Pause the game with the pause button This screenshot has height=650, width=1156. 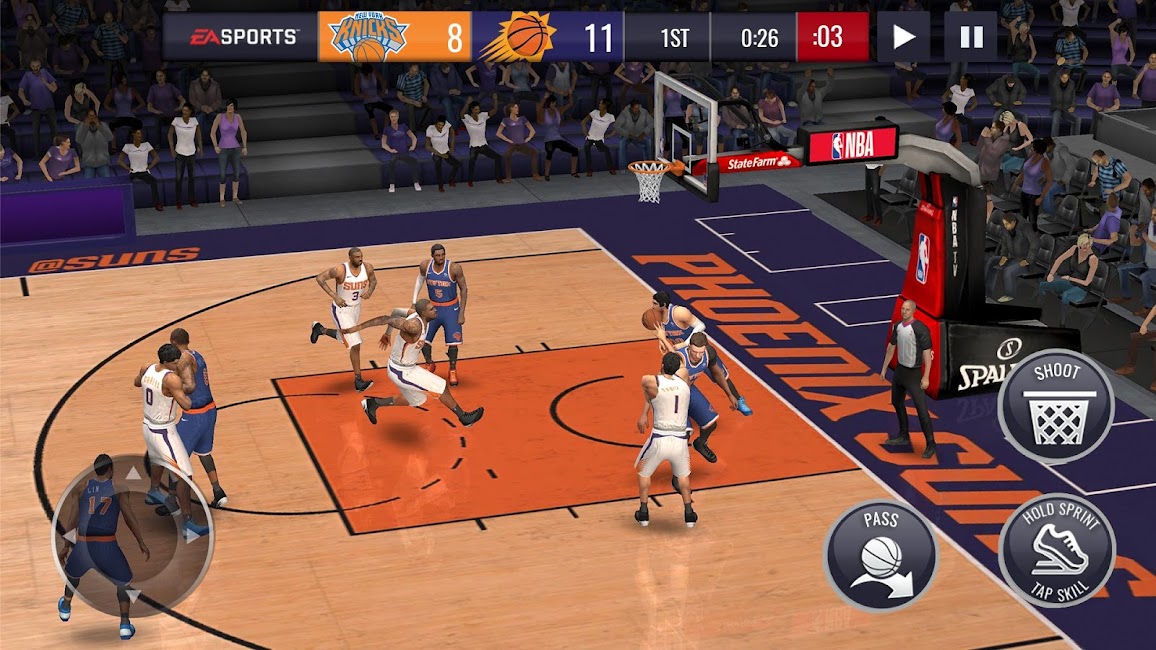click(x=971, y=37)
